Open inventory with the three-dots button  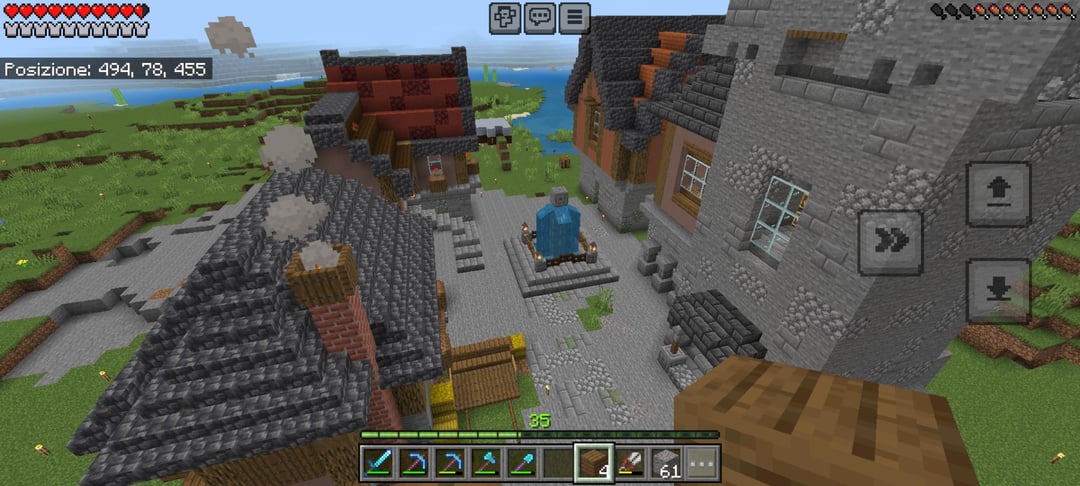point(702,462)
